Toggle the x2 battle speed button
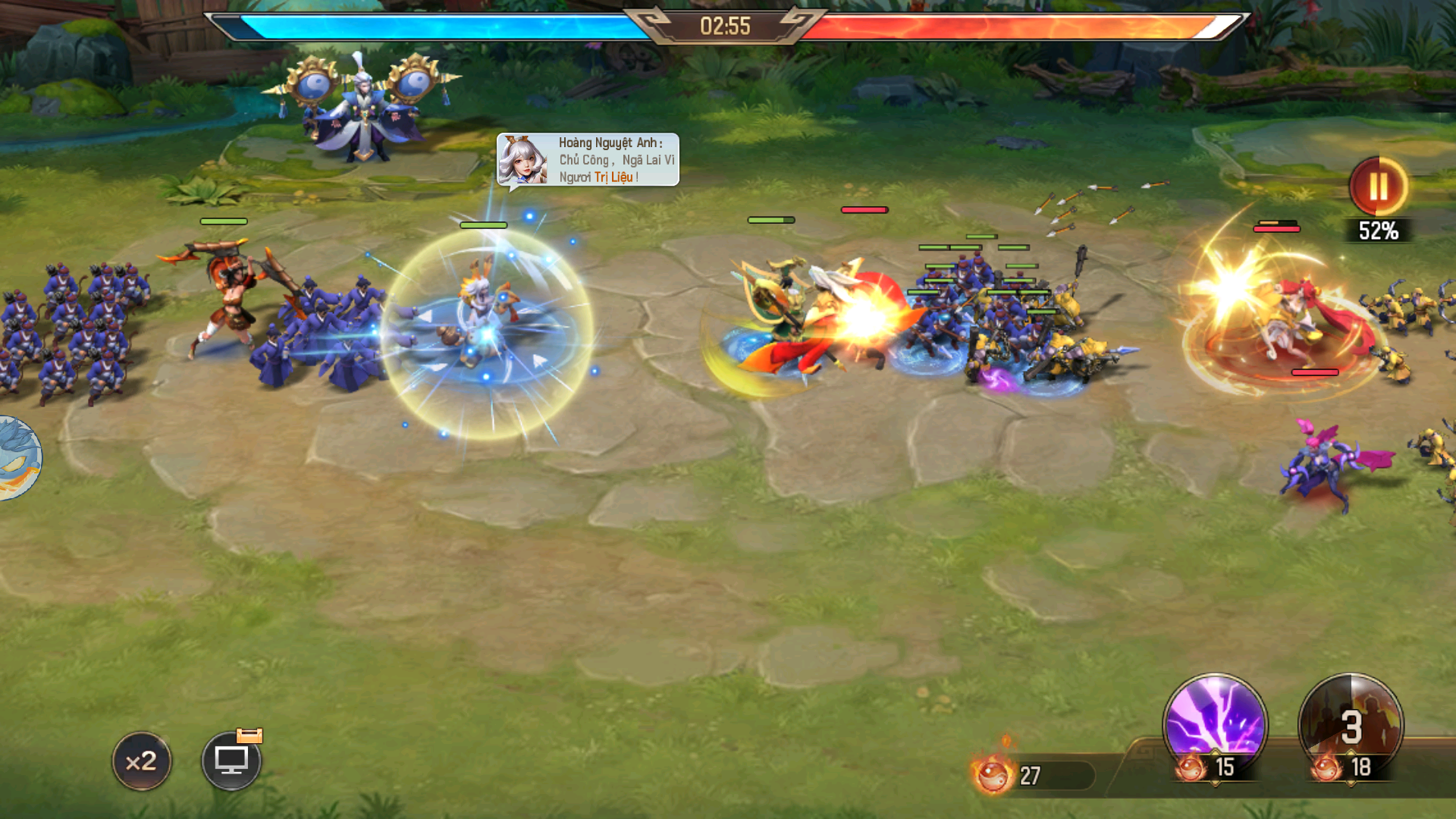 click(x=142, y=761)
